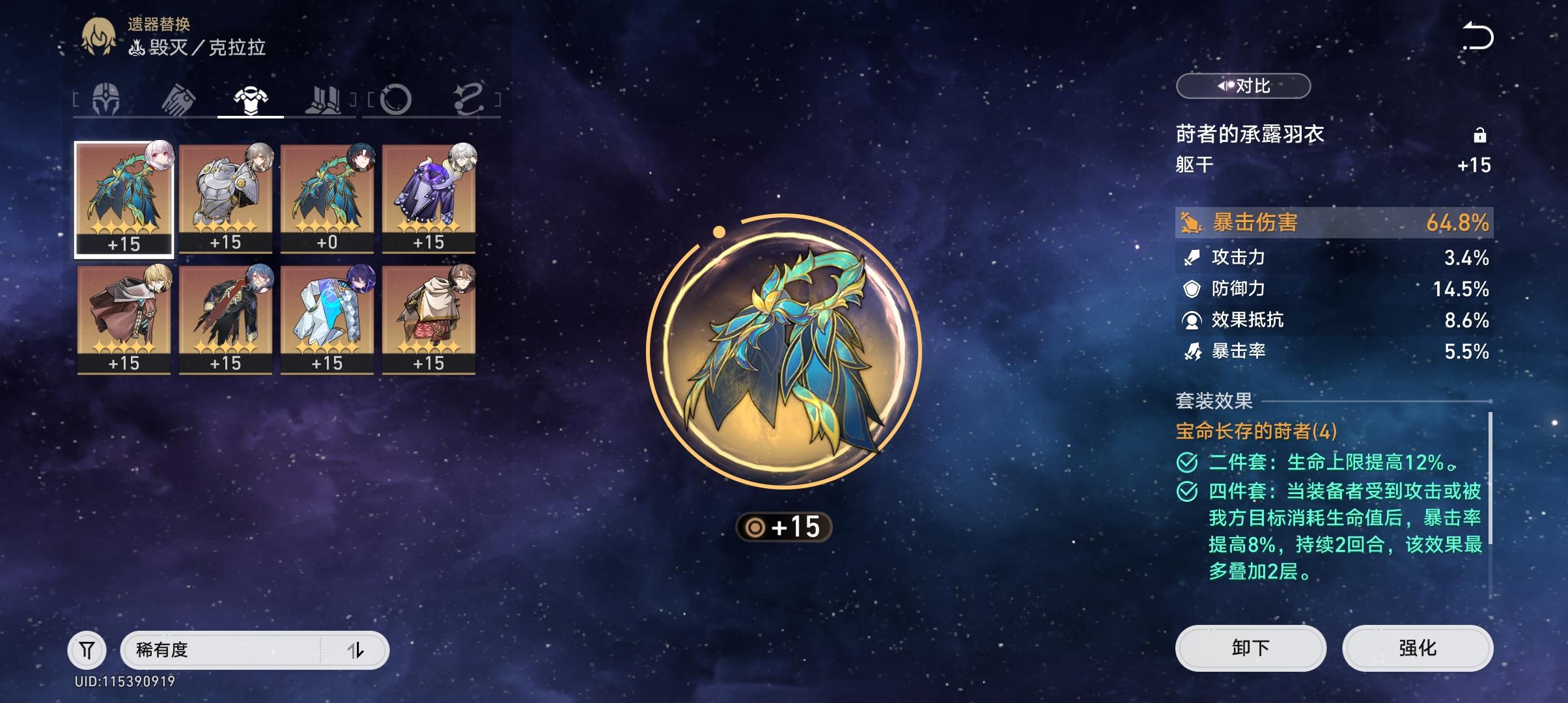This screenshot has width=1568, height=703.
Task: Open the body armor slot tab
Action: coord(251,101)
